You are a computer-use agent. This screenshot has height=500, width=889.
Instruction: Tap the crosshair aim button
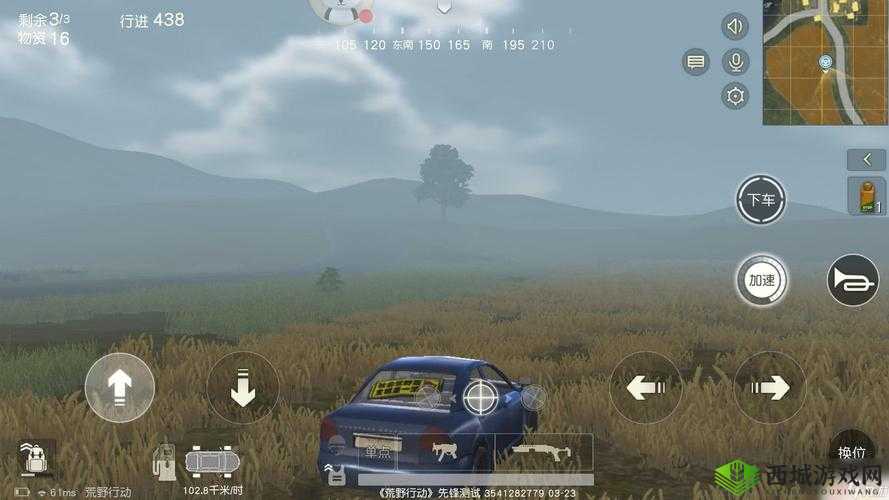click(x=481, y=398)
